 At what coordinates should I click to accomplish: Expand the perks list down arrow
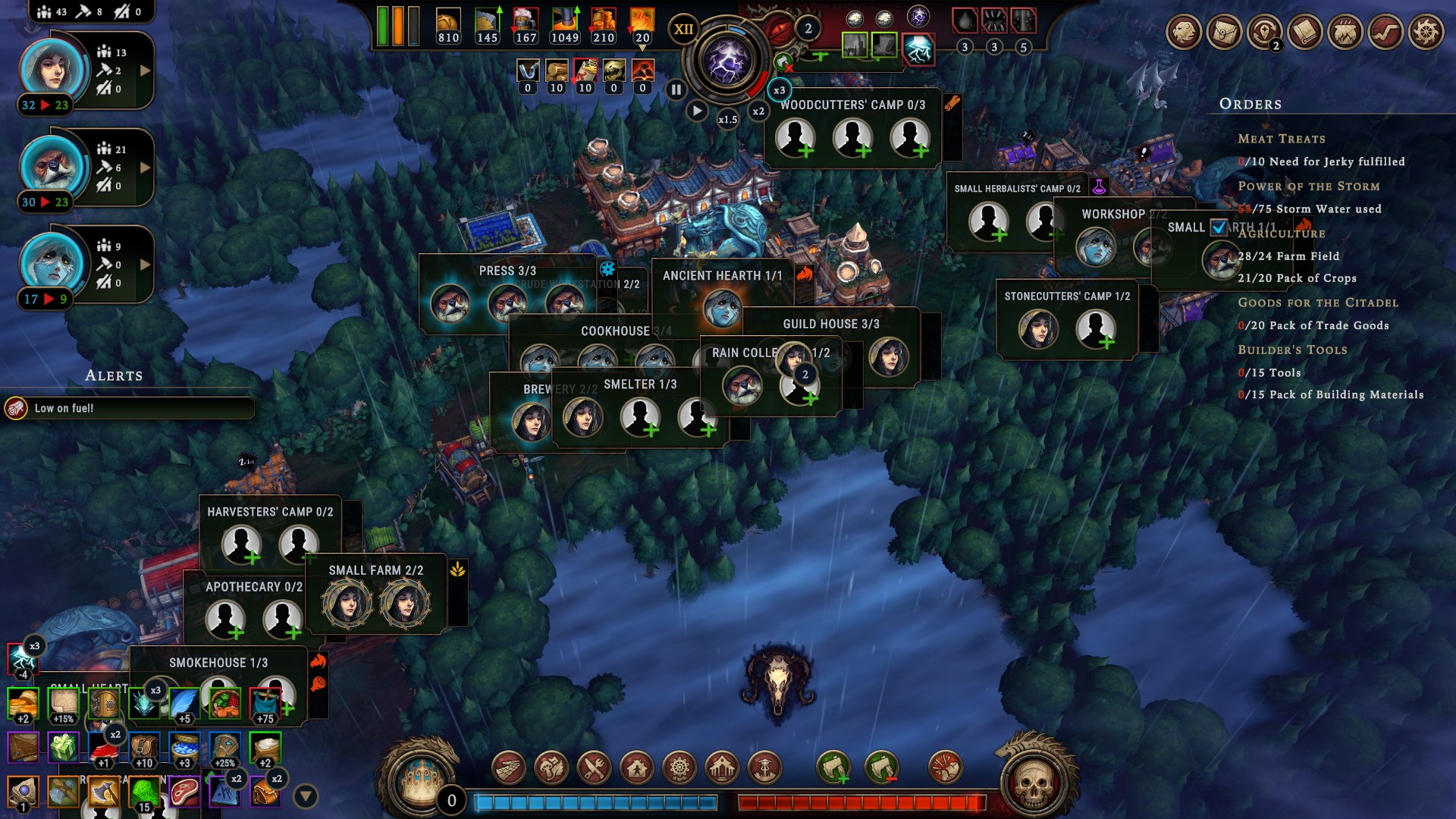306,796
